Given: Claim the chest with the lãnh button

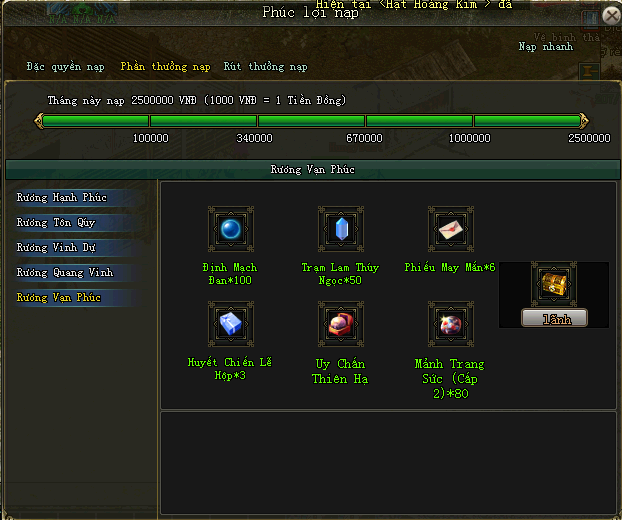Looking at the screenshot, I should click(554, 318).
